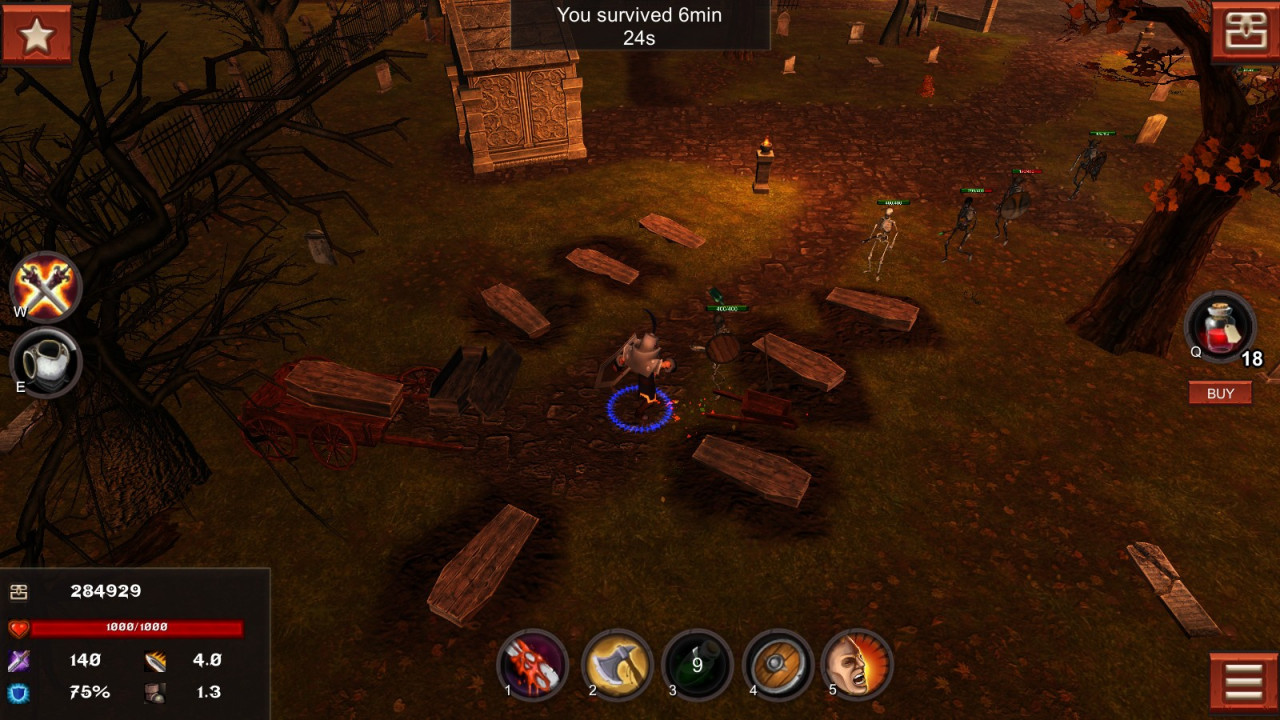1280x720 pixels.
Task: Buy more health potions
Action: [x=1220, y=393]
